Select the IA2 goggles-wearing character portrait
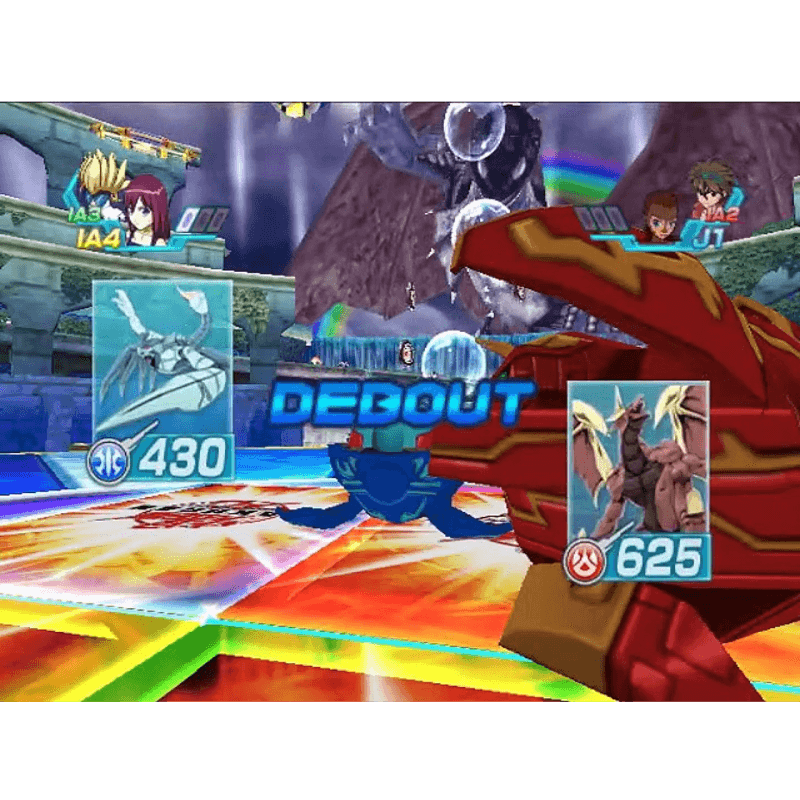Screen dimensions: 800x800 click(709, 191)
